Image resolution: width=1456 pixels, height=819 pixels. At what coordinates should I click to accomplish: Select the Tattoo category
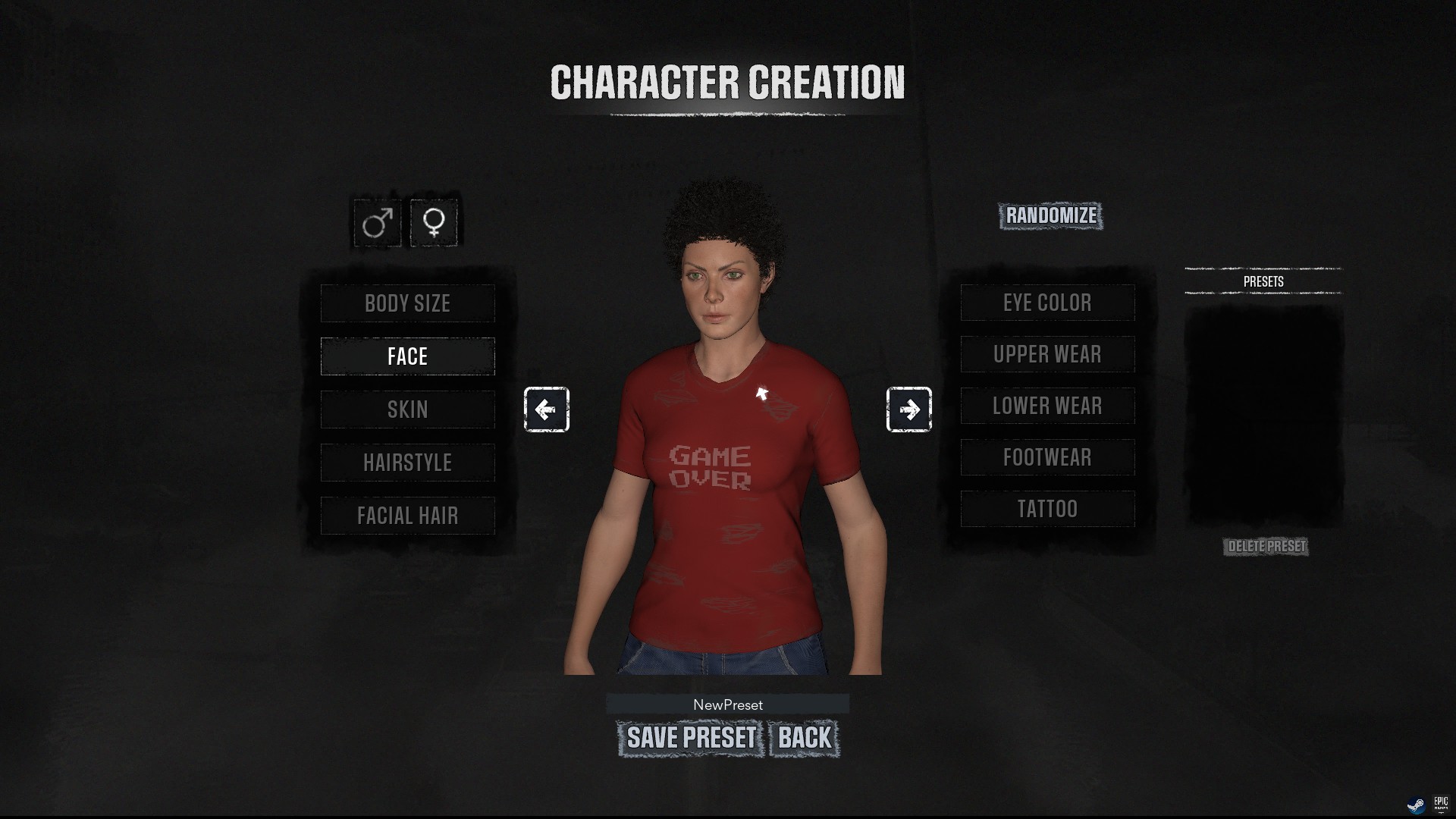(x=1047, y=509)
